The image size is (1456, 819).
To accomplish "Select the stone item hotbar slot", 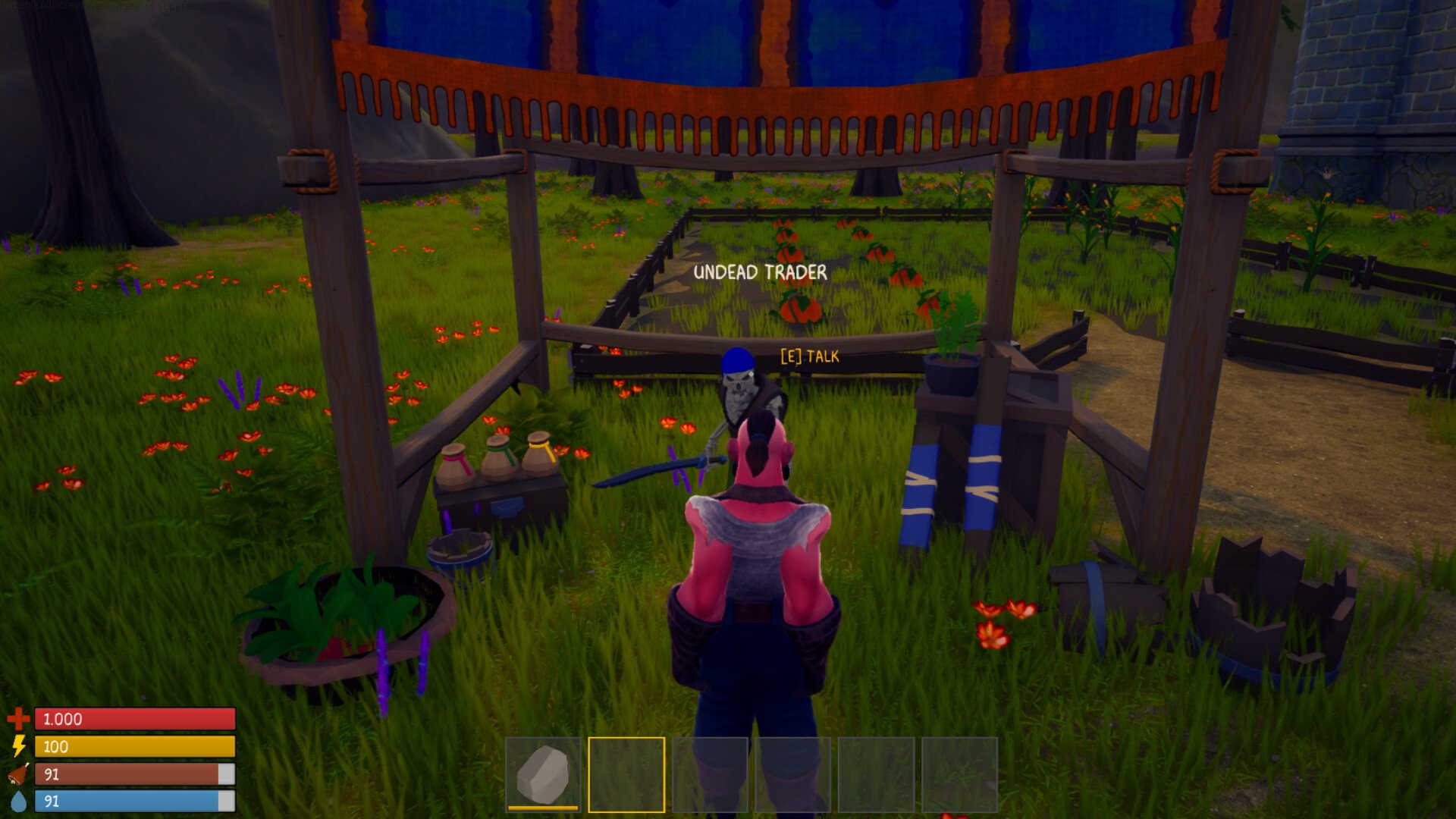I will tap(543, 773).
